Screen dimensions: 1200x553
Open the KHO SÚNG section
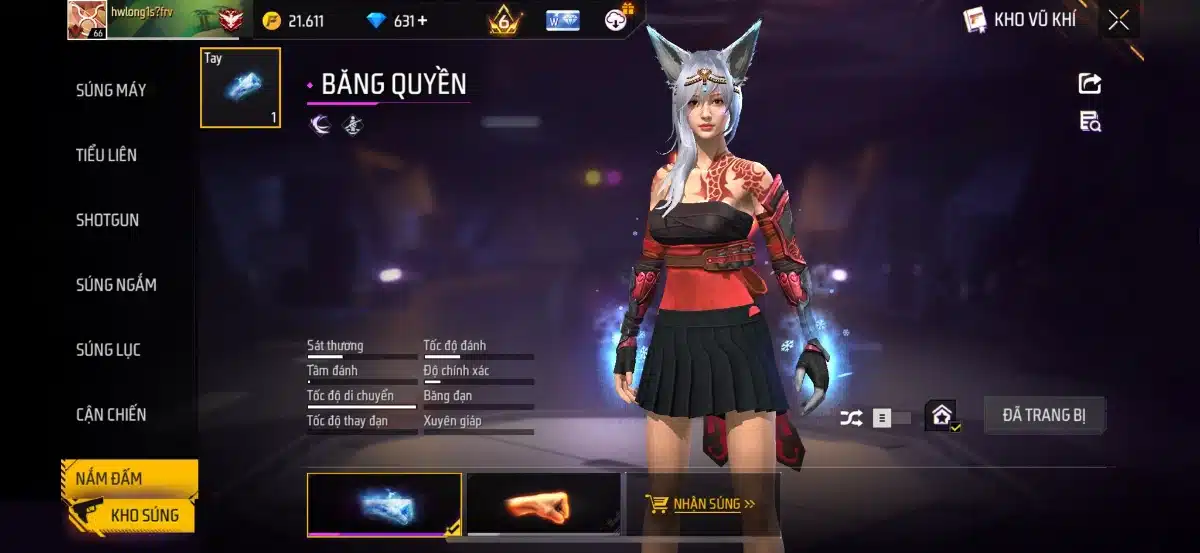pyautogui.click(x=144, y=515)
